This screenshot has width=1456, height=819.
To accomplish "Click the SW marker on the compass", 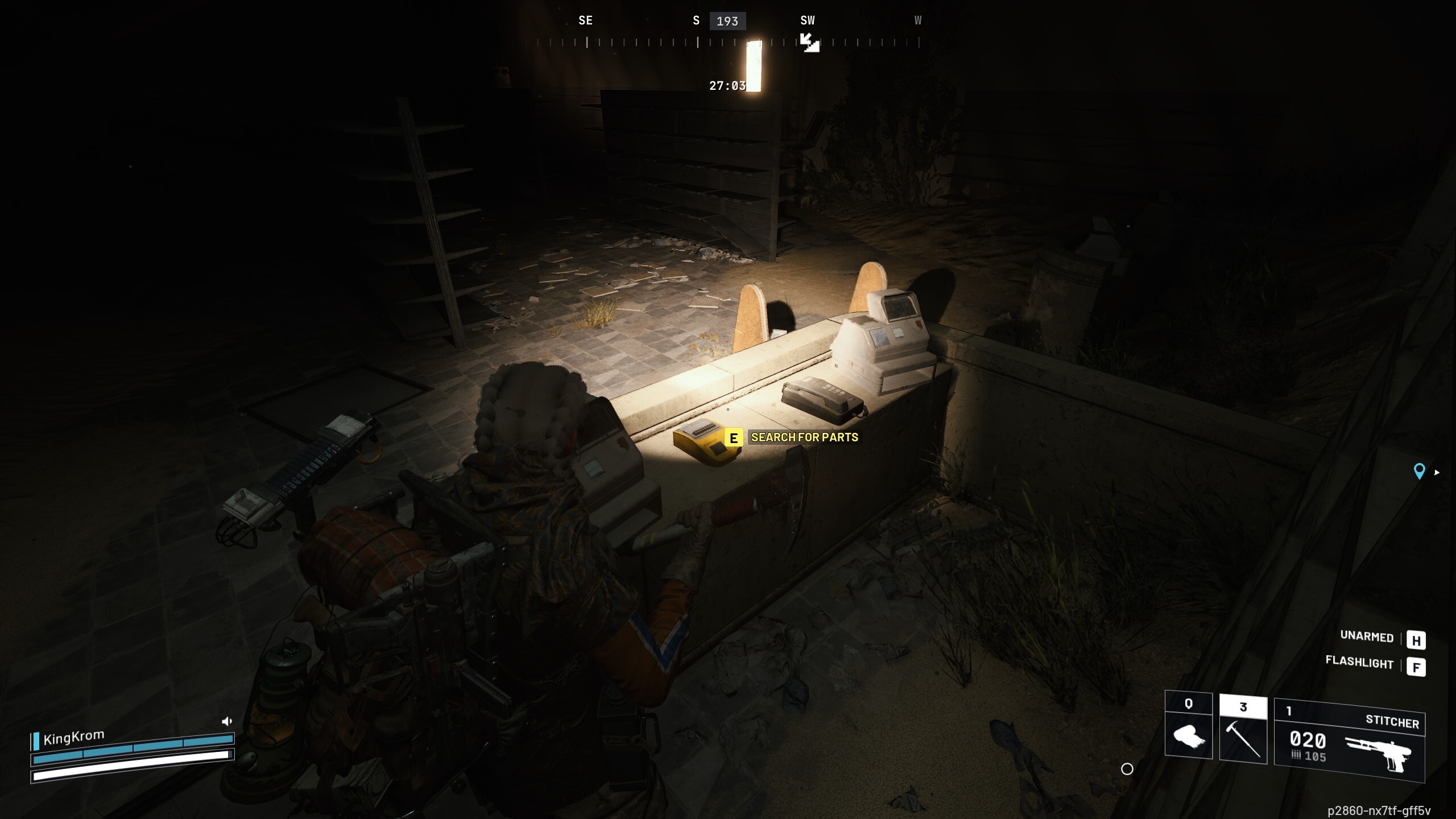I will coord(807,20).
